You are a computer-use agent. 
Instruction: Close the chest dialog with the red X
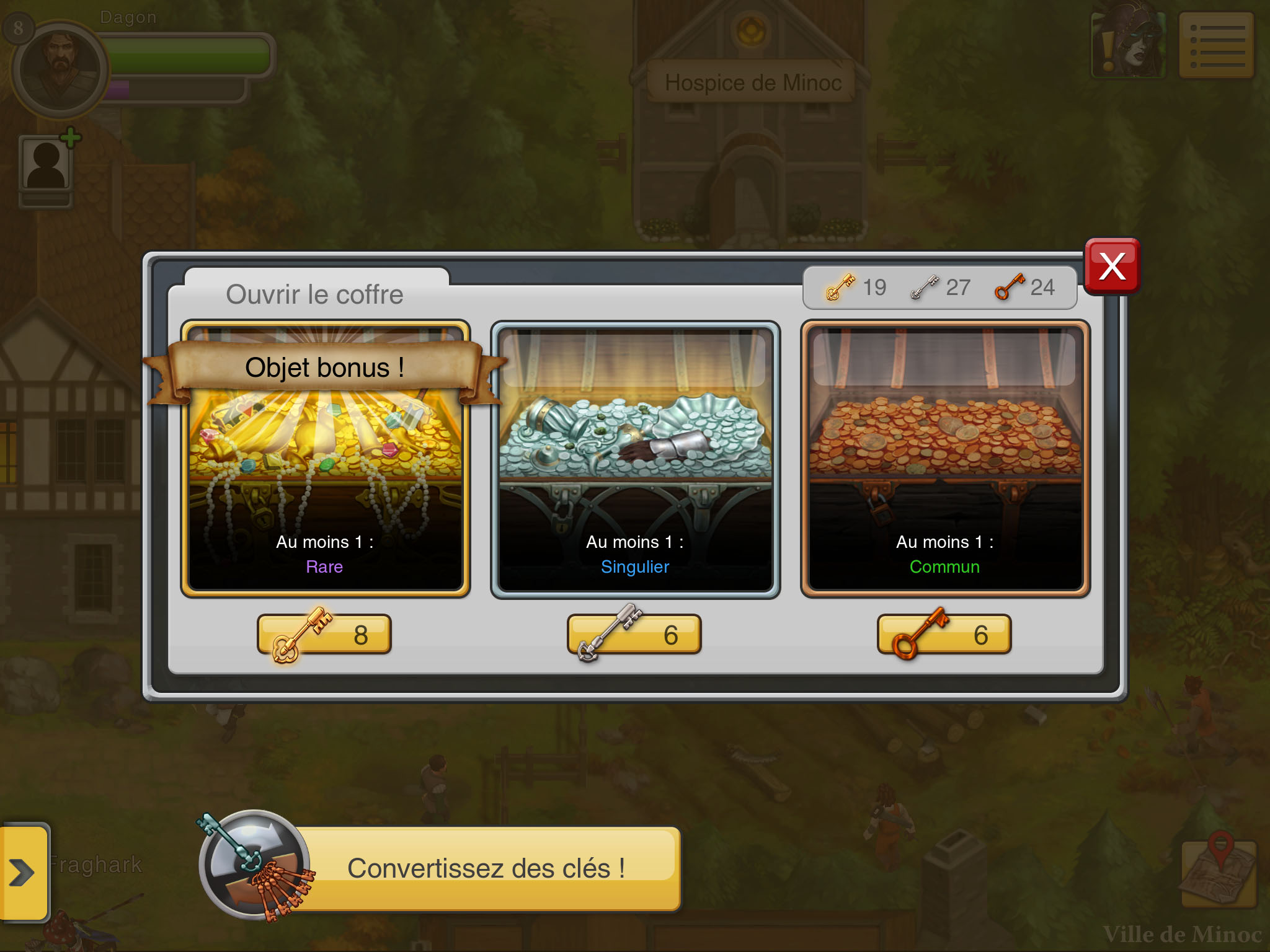coord(1112,267)
